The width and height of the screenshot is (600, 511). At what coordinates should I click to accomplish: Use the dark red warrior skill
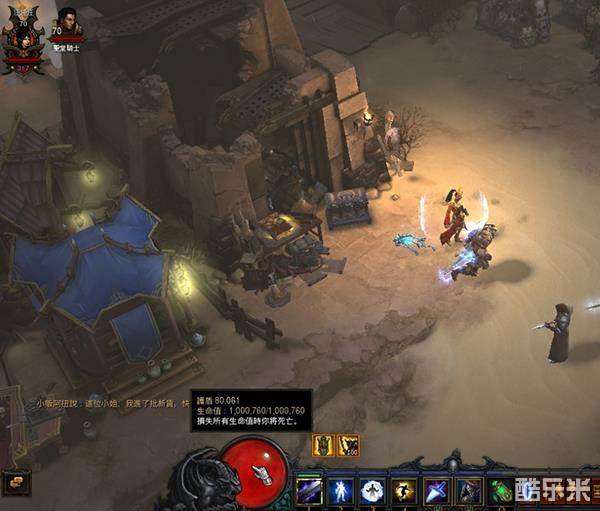[469, 491]
